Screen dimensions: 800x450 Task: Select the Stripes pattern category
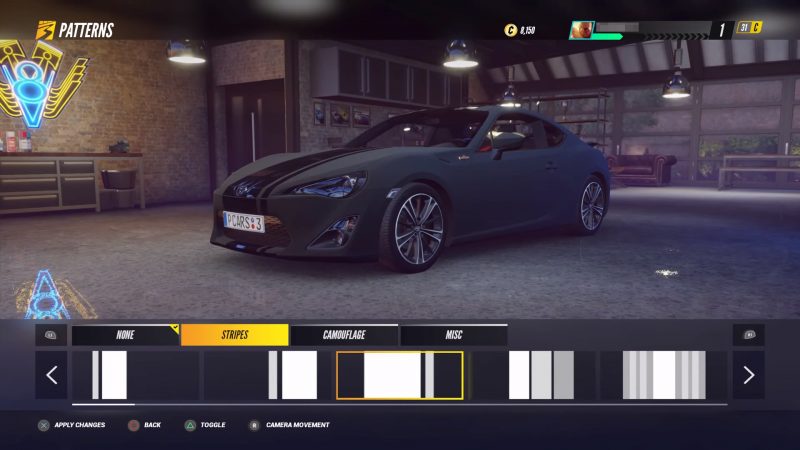pos(235,335)
